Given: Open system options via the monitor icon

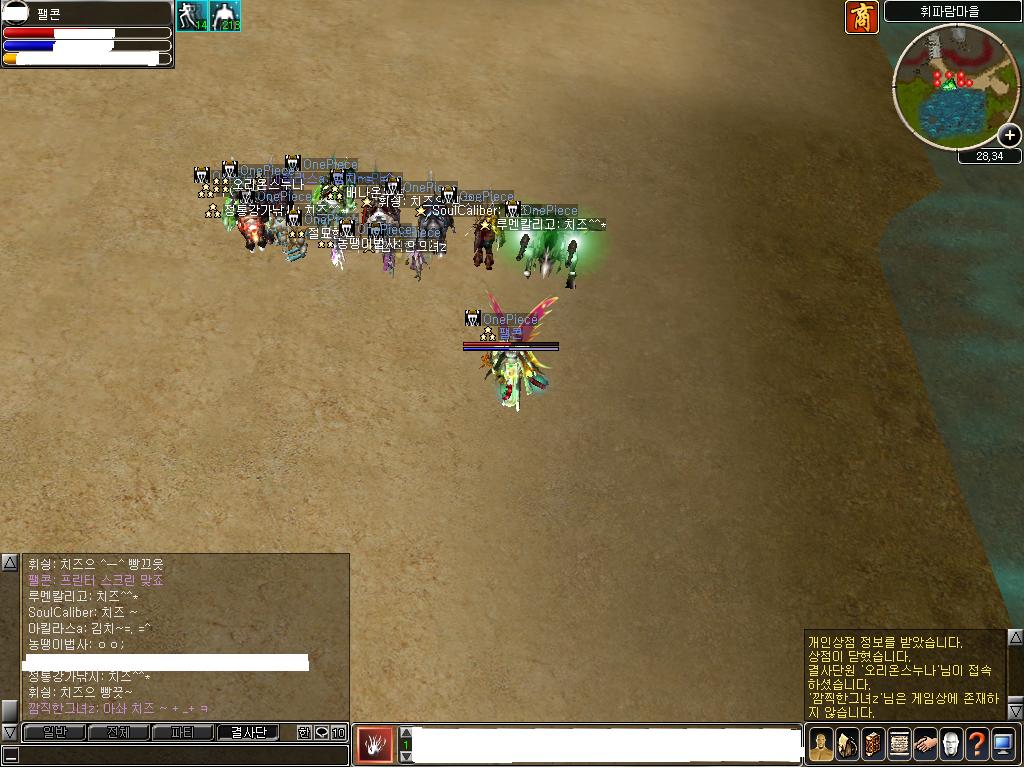Looking at the screenshot, I should (1003, 745).
